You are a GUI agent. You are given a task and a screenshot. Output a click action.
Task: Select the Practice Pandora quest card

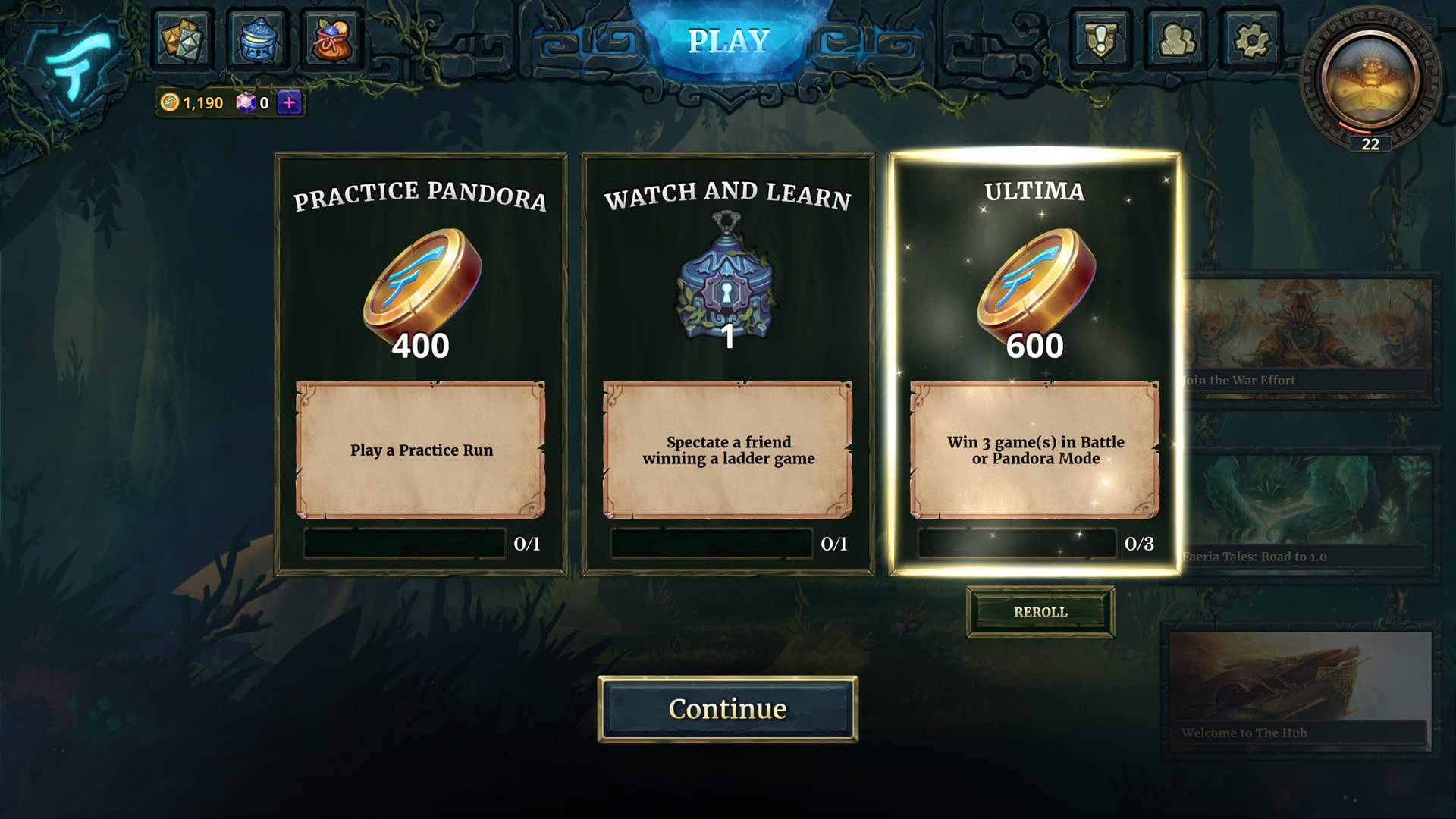pyautogui.click(x=421, y=364)
